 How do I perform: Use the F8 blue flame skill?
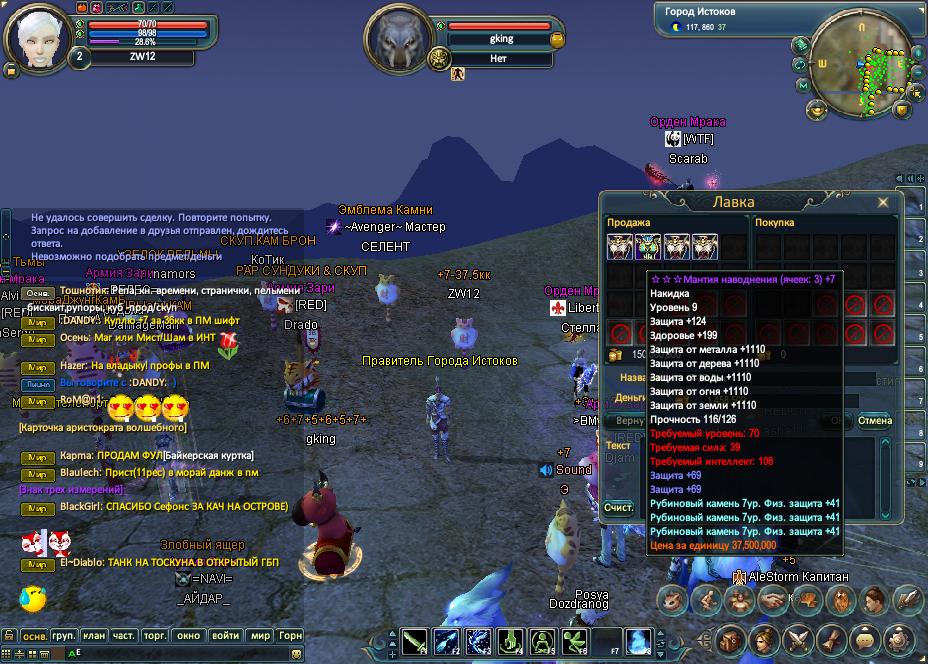pos(638,641)
